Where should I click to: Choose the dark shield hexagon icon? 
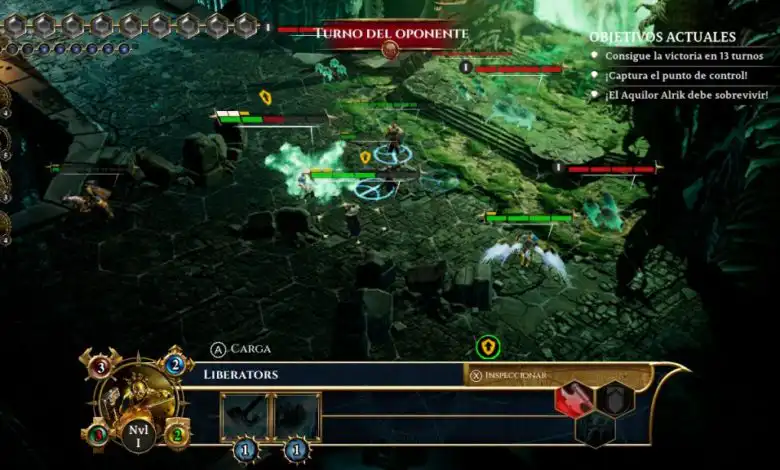[x=613, y=398]
